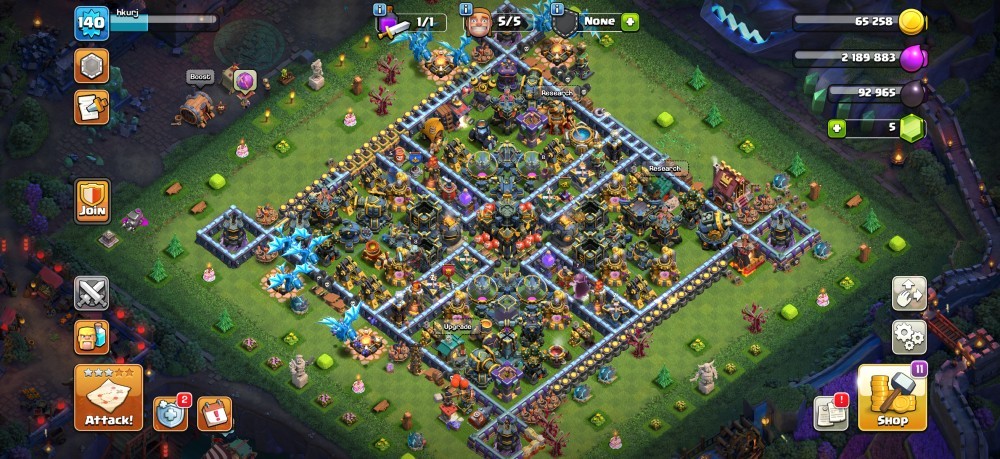This screenshot has height=459, width=1000.
Task: Show builder info via the 5/5 info icon
Action: click(x=466, y=9)
